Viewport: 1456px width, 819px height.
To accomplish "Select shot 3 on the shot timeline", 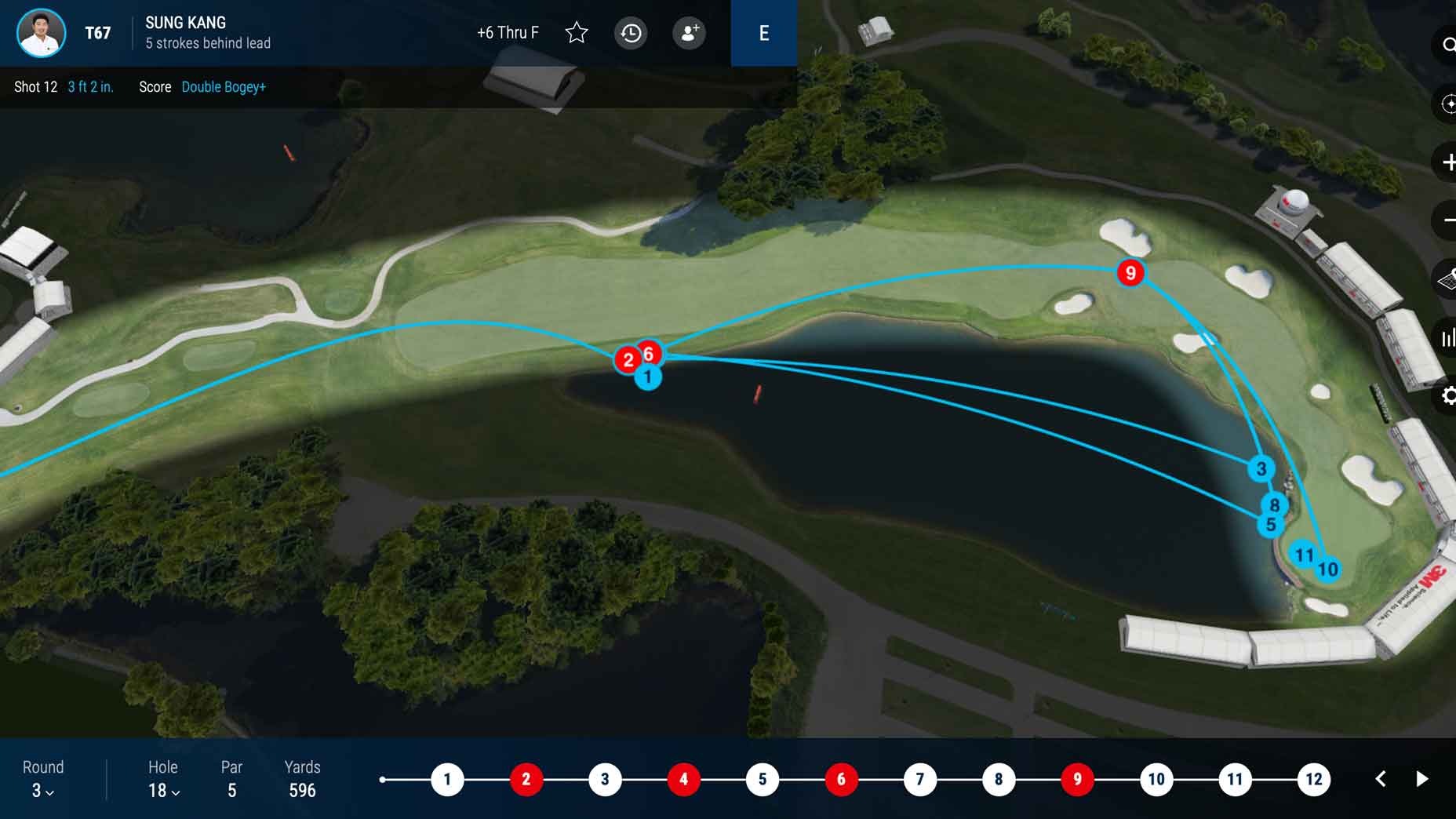I will [x=605, y=779].
